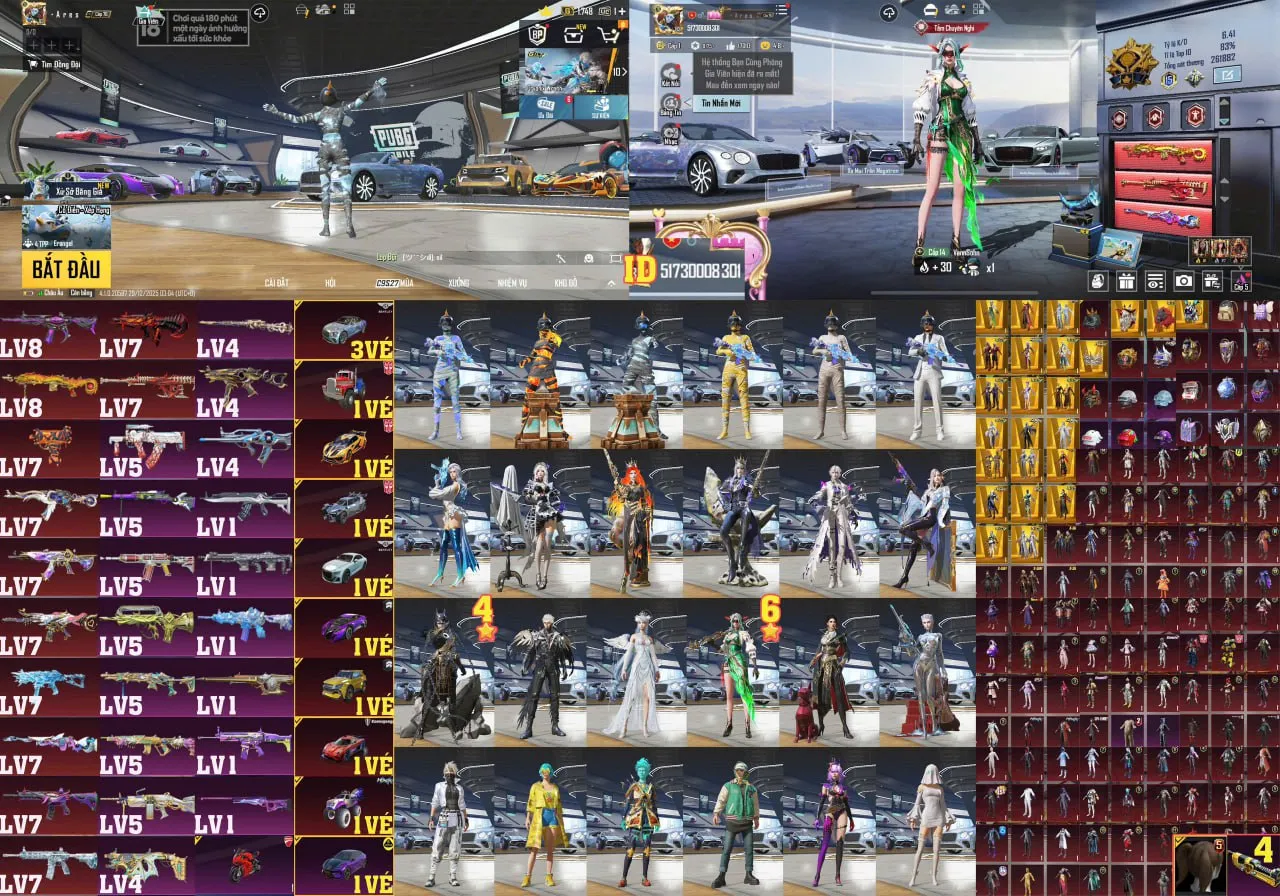Click the edit profile pencil button

[1226, 74]
